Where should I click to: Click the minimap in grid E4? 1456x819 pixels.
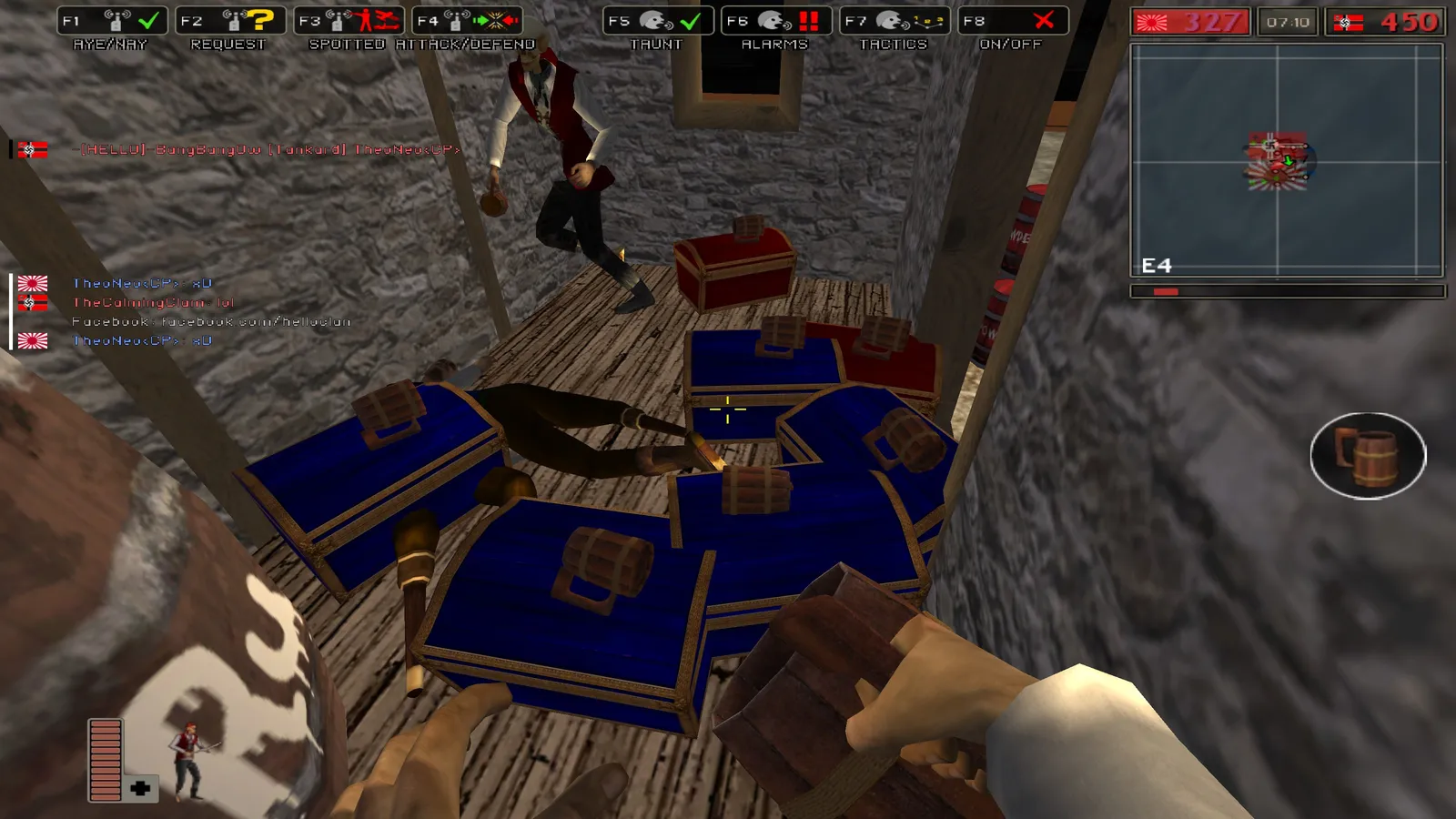point(1287,160)
